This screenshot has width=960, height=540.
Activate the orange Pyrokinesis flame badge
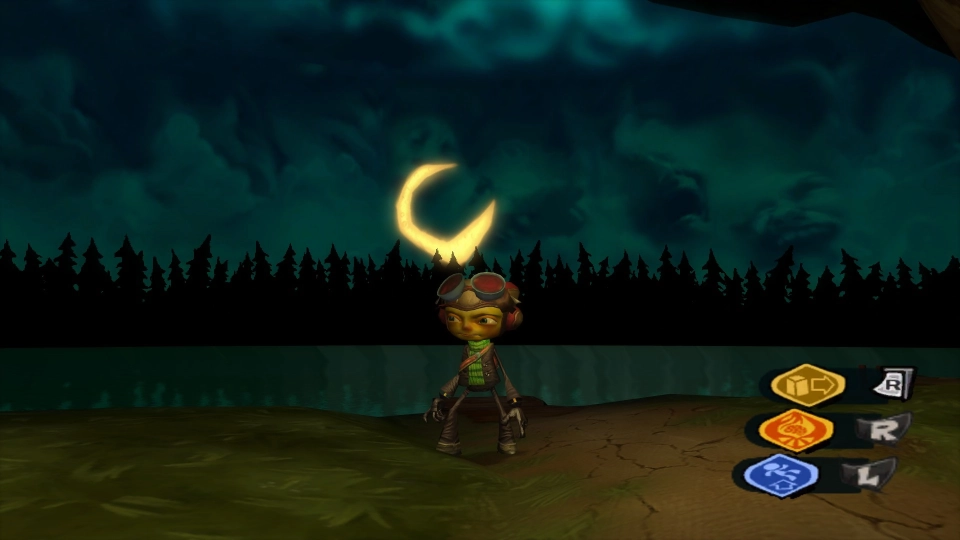[x=795, y=430]
